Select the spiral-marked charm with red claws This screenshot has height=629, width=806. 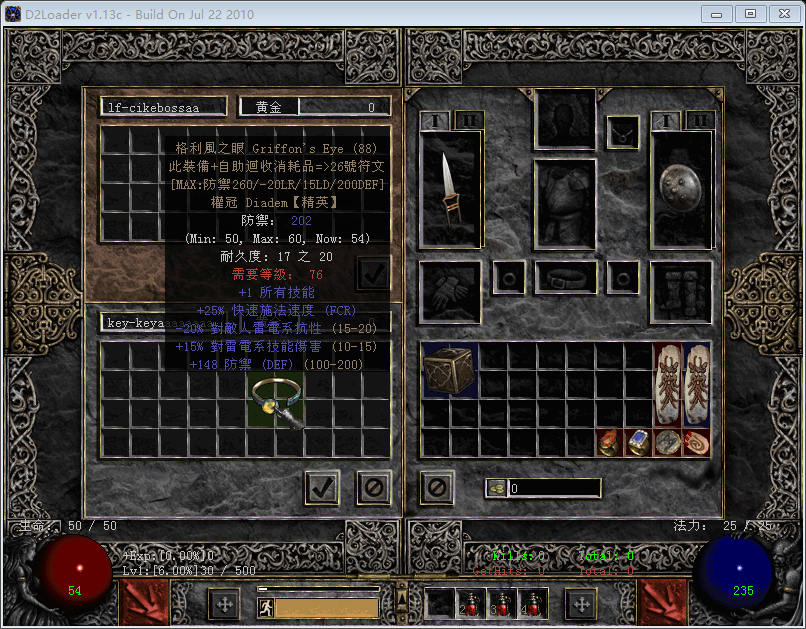[x=696, y=442]
